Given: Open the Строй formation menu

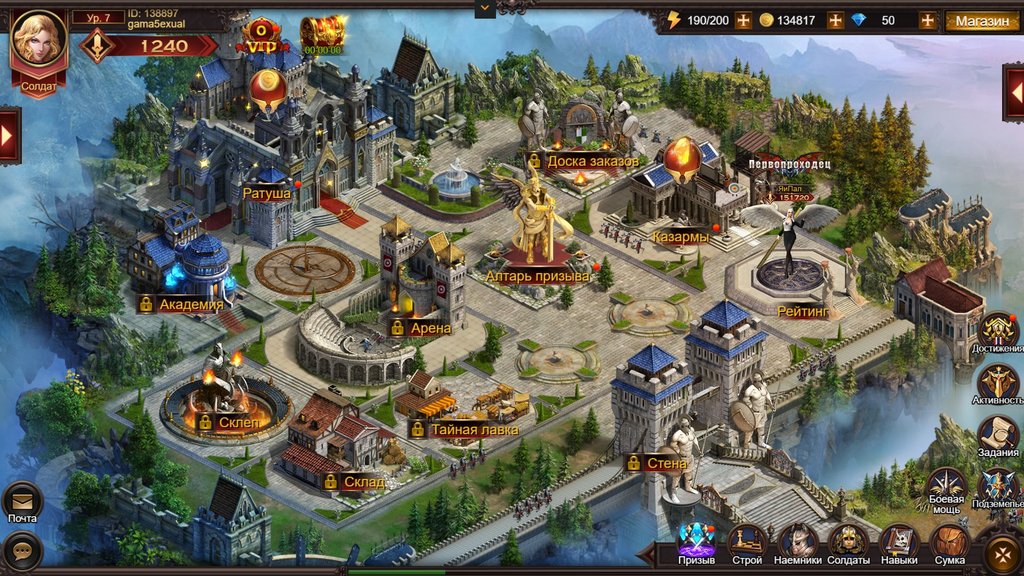Looking at the screenshot, I should (x=747, y=541).
